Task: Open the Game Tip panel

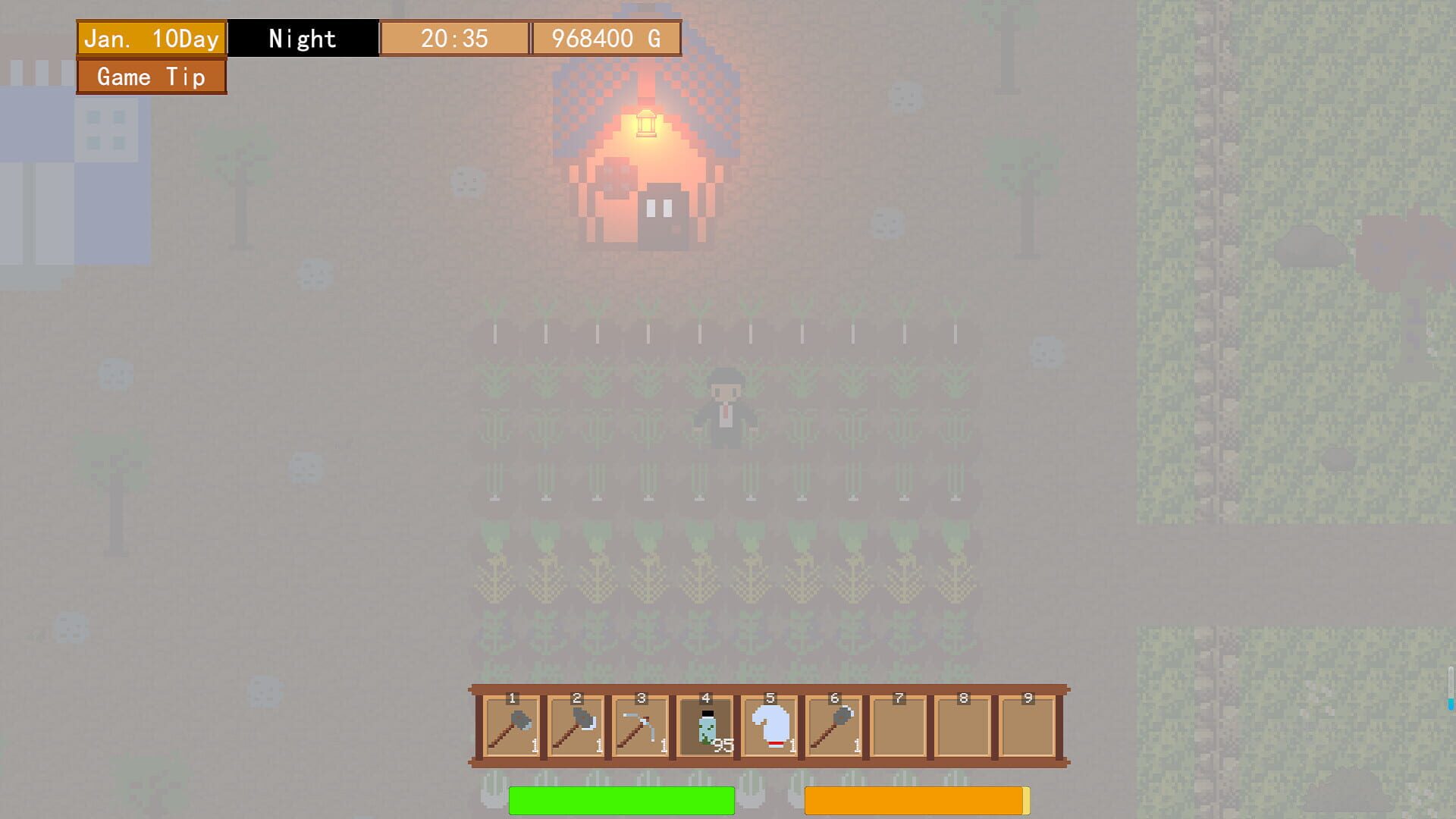Action: (150, 77)
